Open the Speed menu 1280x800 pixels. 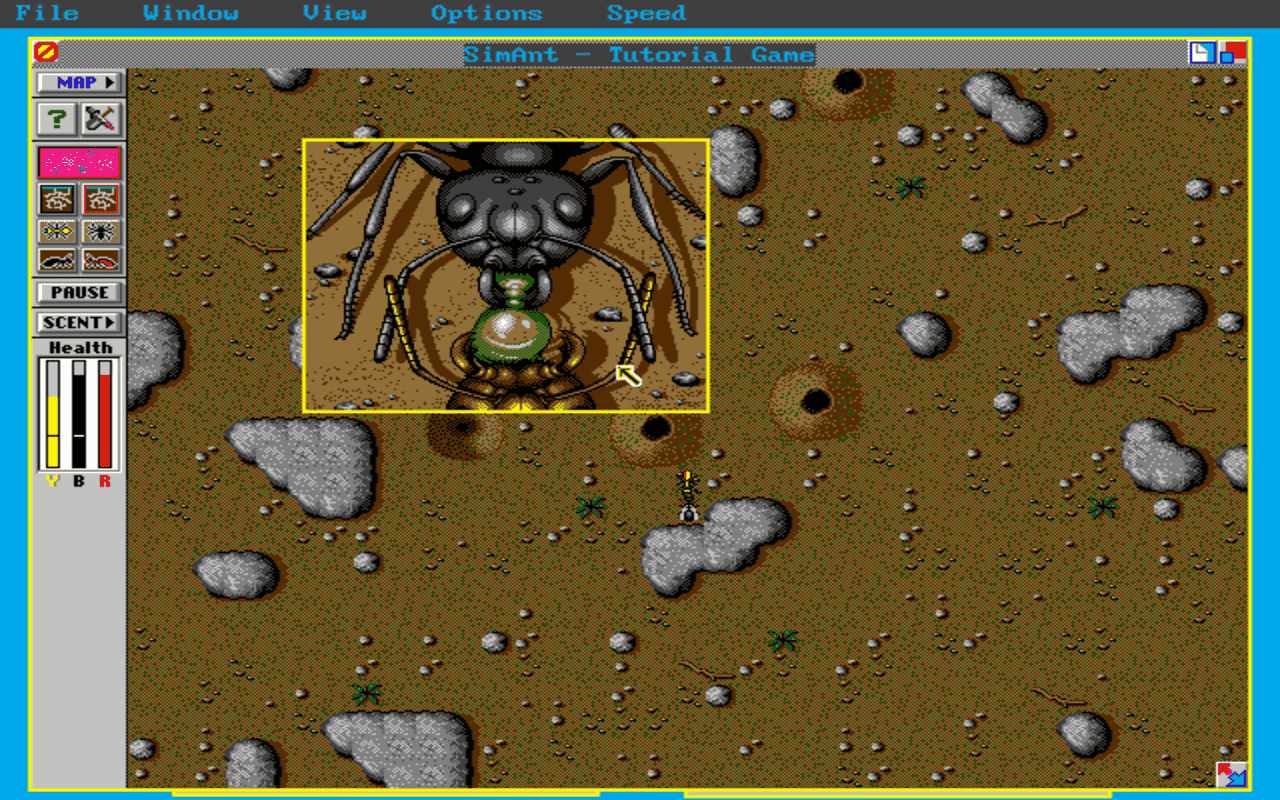[x=646, y=13]
